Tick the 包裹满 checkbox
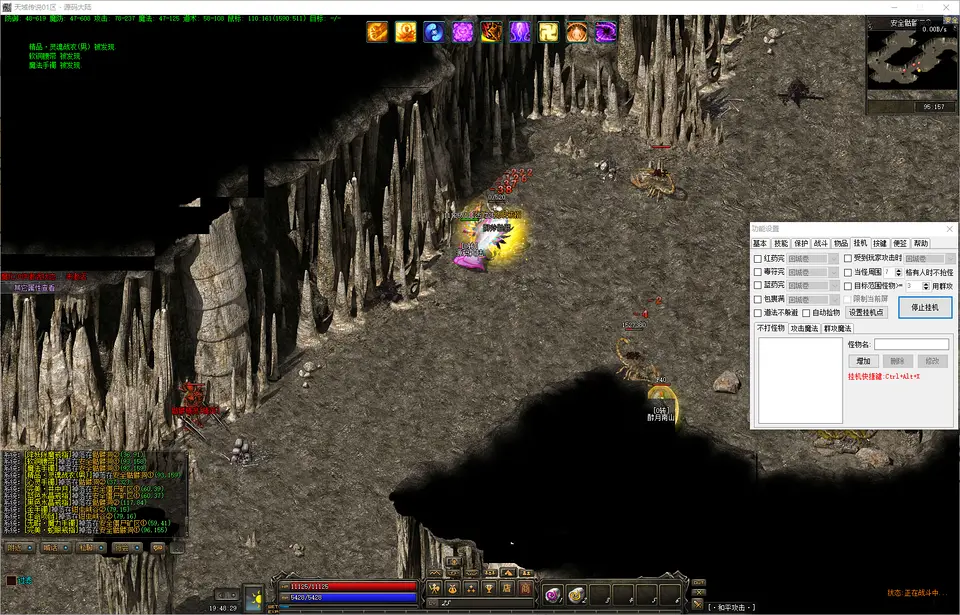The image size is (960, 615). tap(758, 300)
